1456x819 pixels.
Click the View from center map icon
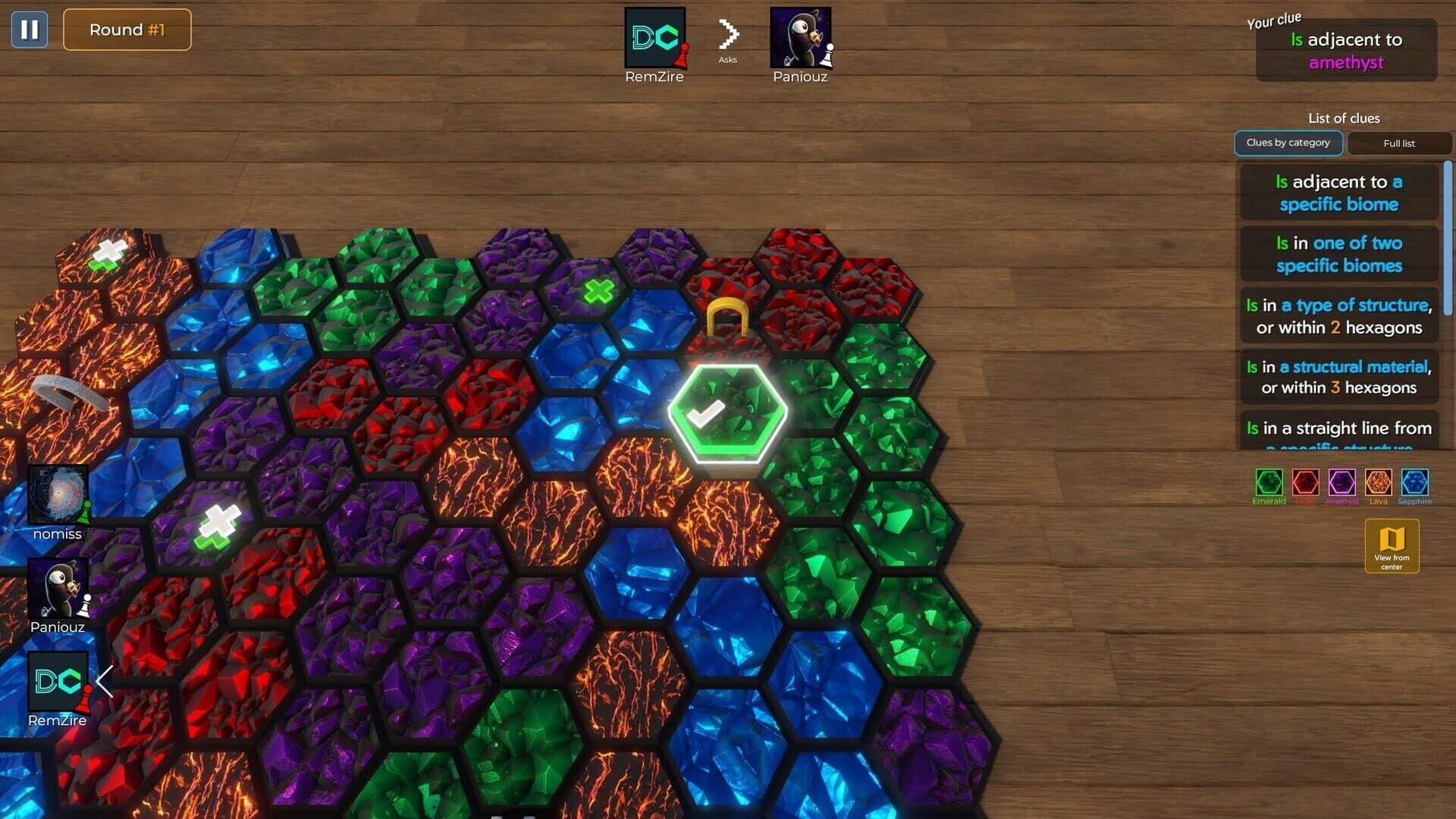point(1391,545)
